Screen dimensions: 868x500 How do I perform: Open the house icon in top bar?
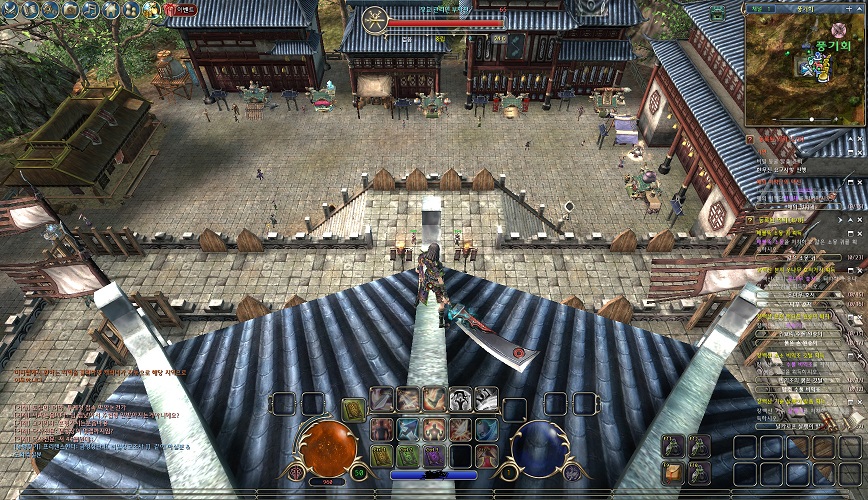[x=111, y=10]
